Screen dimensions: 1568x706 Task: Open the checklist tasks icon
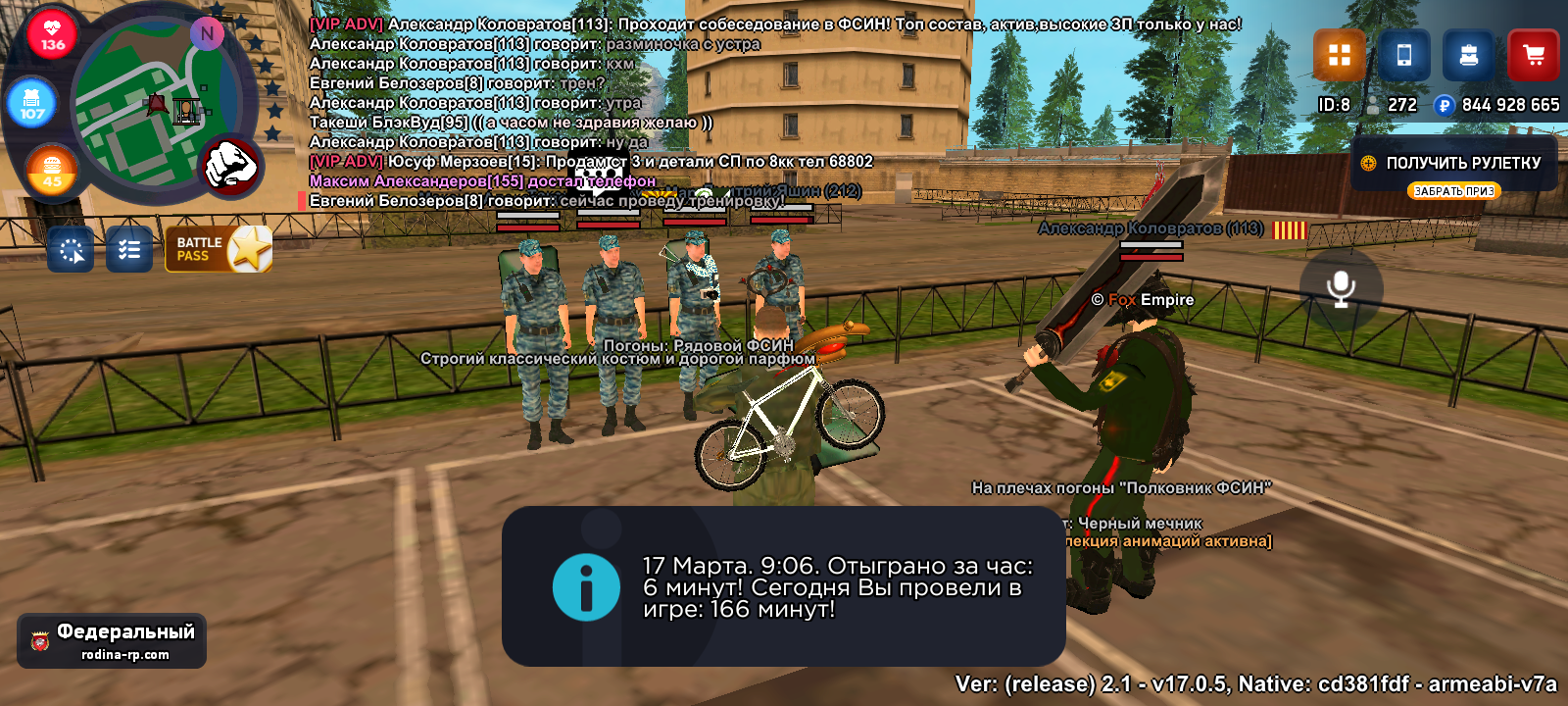[129, 249]
